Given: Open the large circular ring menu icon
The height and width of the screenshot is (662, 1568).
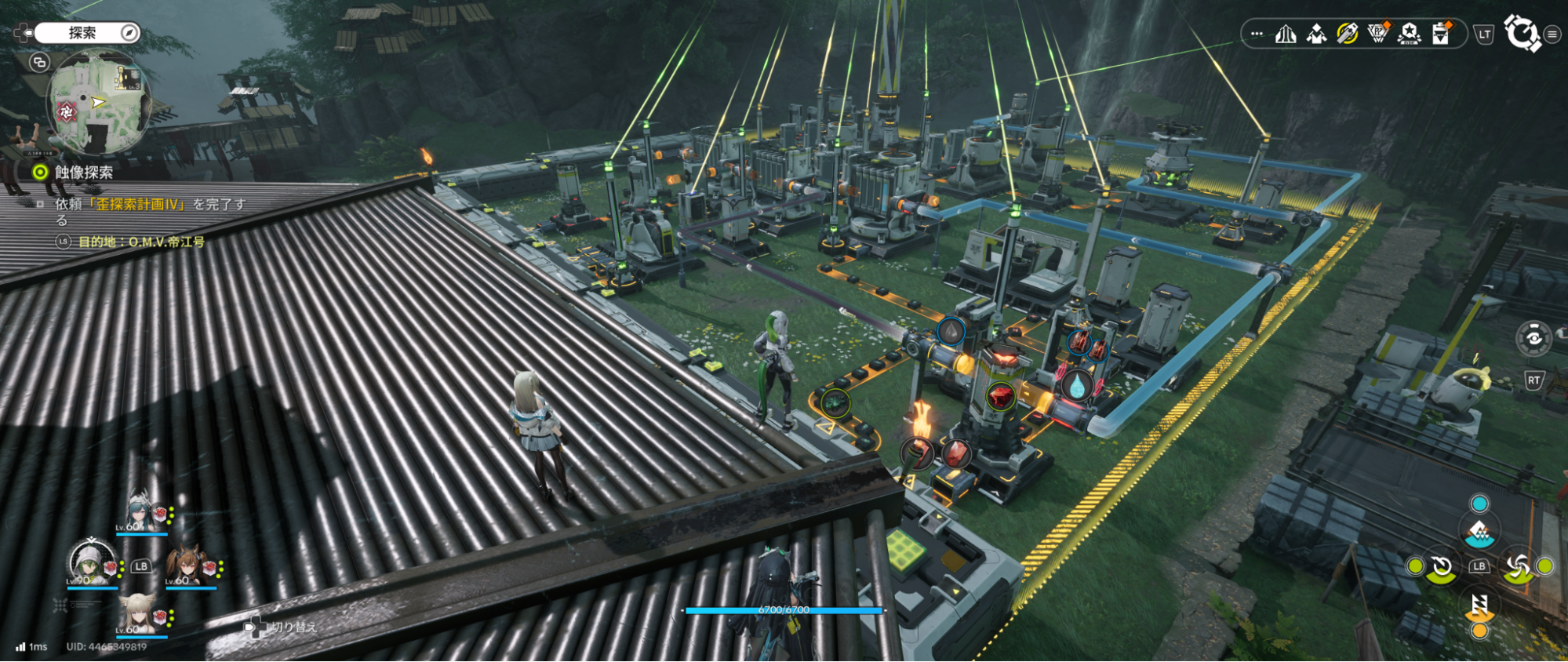Looking at the screenshot, I should coord(1521,34).
